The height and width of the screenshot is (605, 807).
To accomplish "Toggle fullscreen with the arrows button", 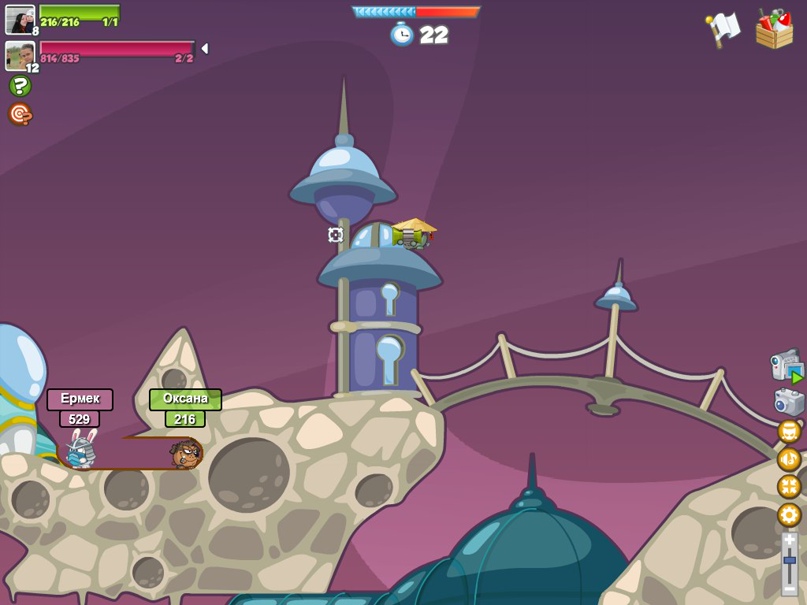I will [x=789, y=487].
